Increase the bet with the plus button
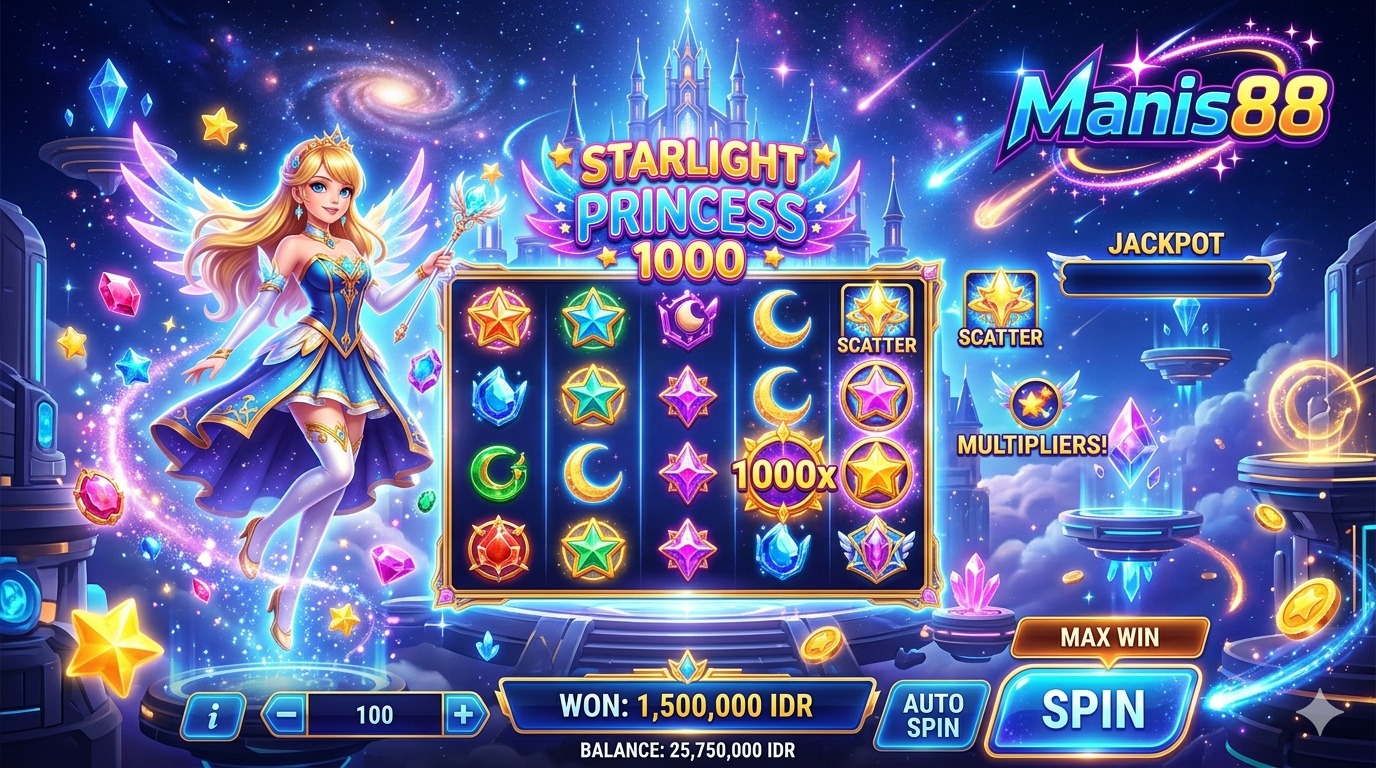Image resolution: width=1376 pixels, height=768 pixels. tap(463, 715)
